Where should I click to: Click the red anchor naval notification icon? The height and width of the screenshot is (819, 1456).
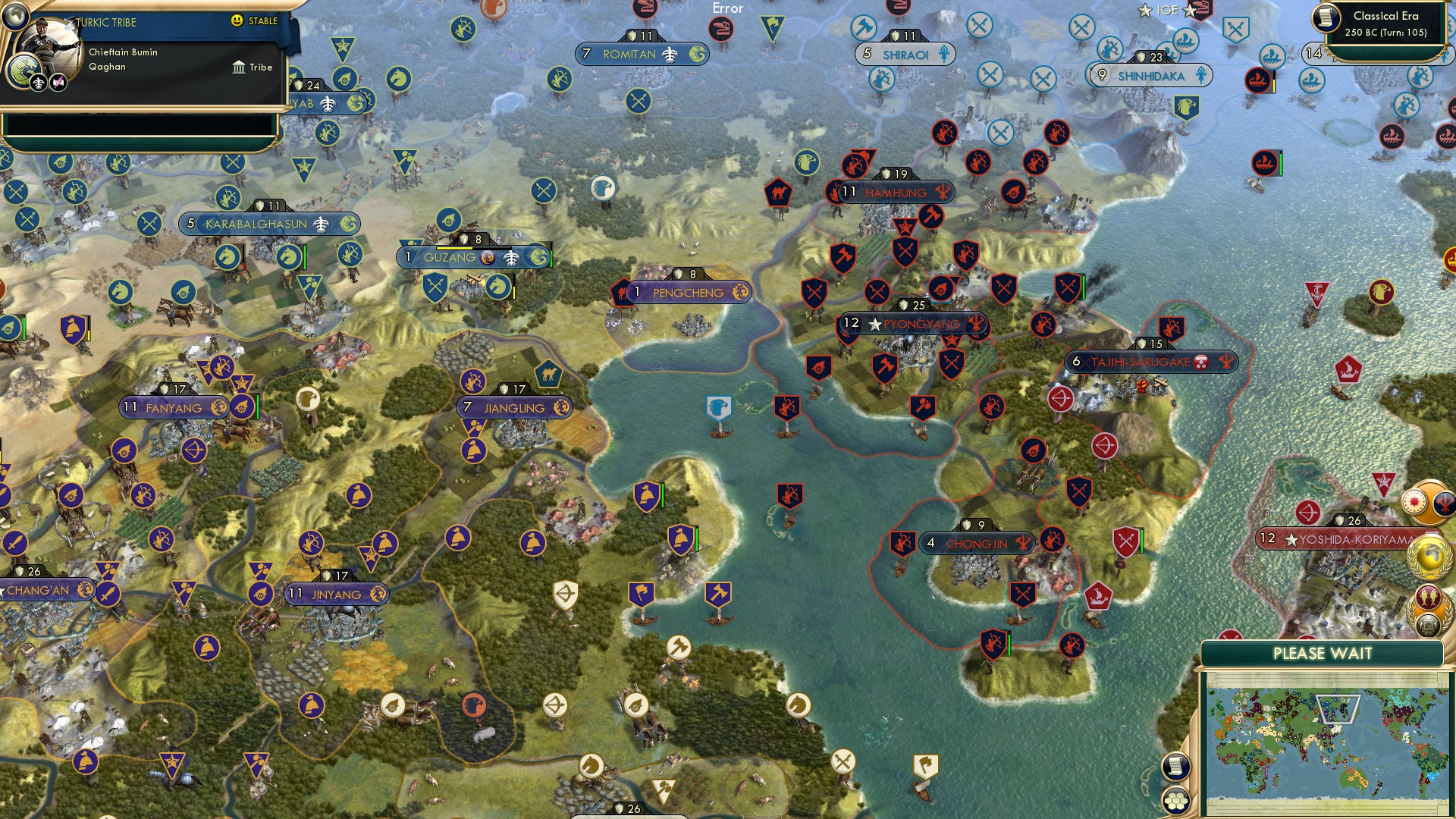click(x=1317, y=294)
